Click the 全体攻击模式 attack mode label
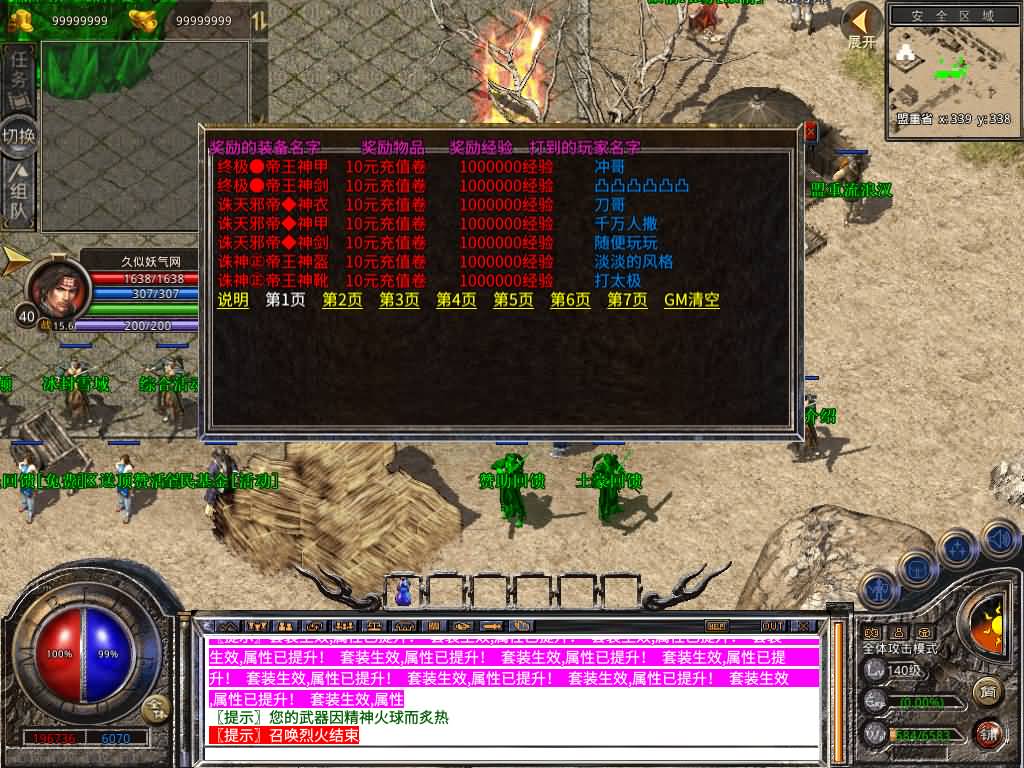The width and height of the screenshot is (1024, 768). click(x=900, y=649)
